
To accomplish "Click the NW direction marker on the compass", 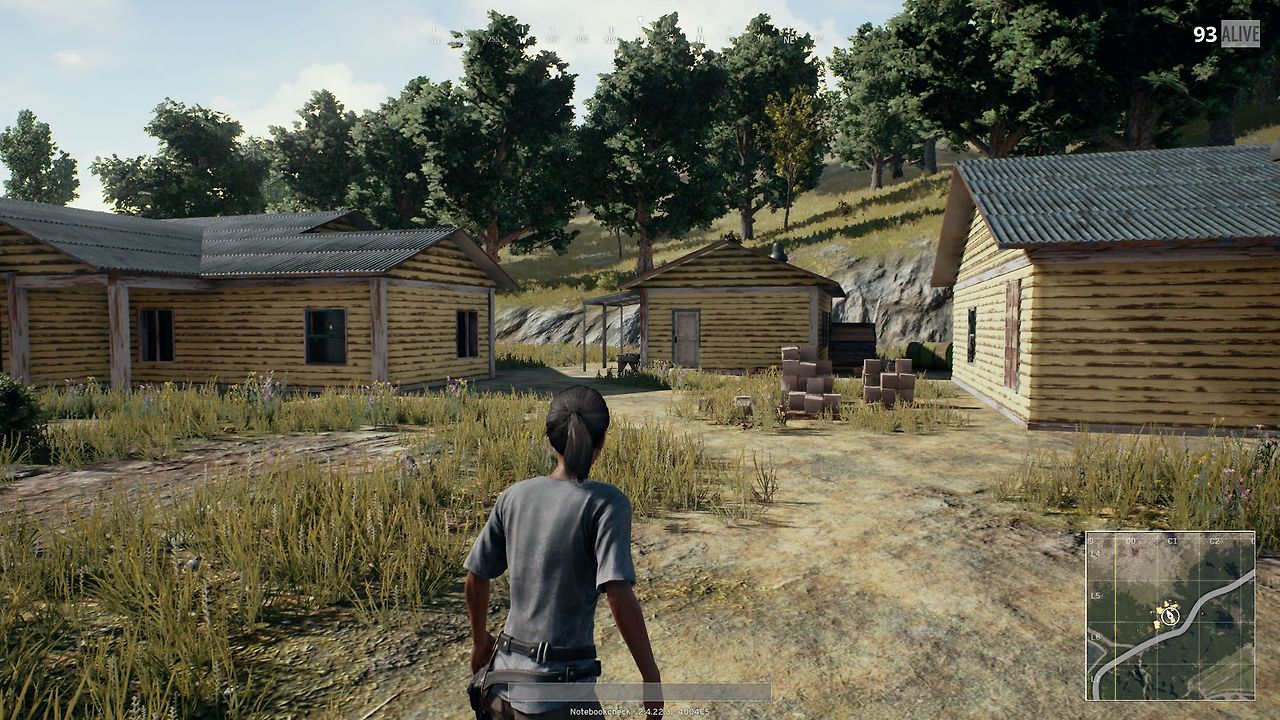I will [610, 38].
